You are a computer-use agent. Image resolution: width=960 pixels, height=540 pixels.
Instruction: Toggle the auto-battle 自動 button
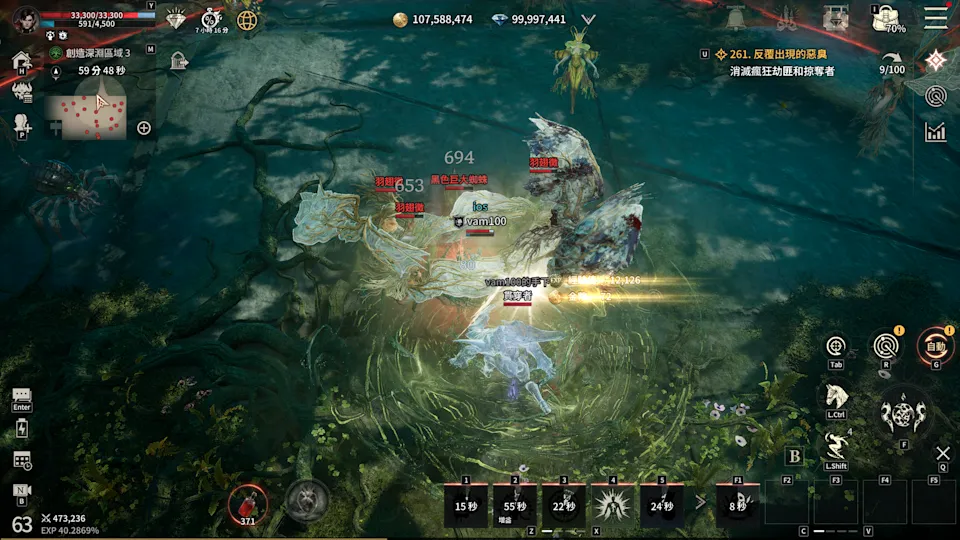tap(935, 346)
